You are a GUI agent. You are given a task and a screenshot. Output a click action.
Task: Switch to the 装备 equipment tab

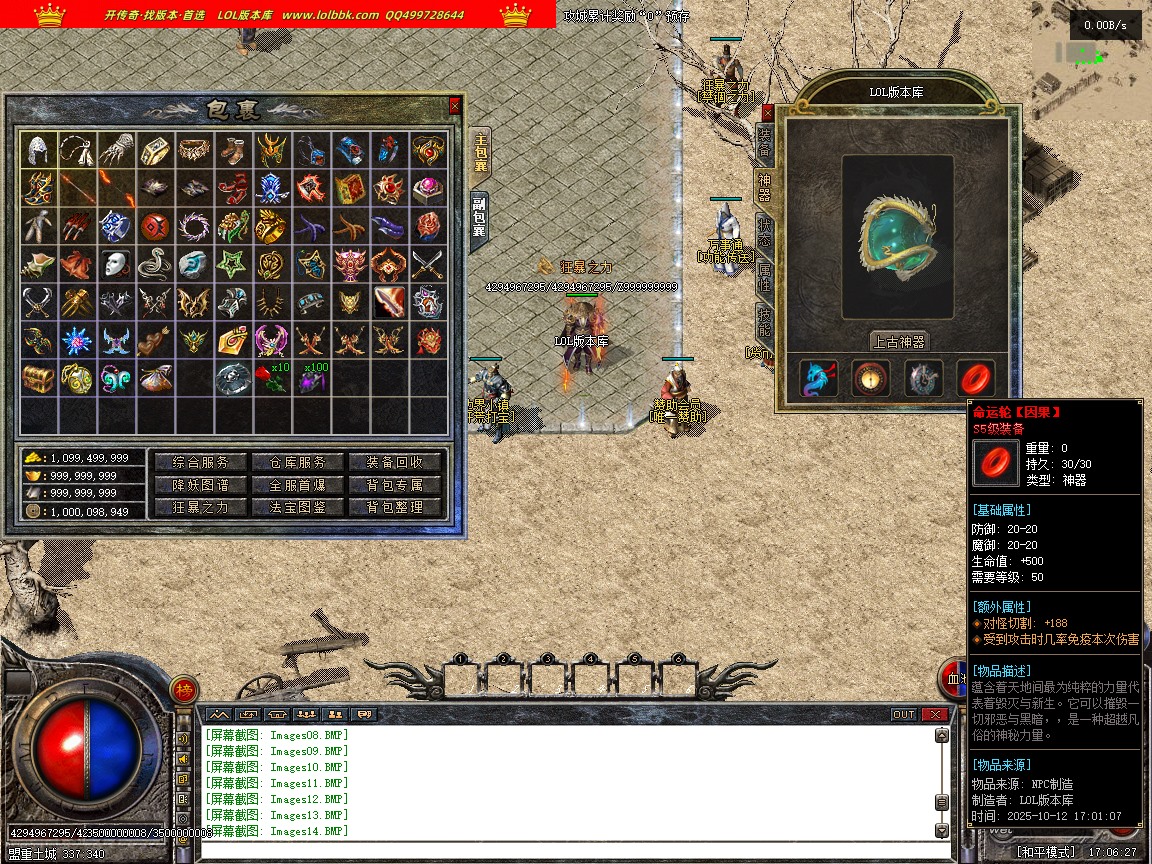coord(765,144)
